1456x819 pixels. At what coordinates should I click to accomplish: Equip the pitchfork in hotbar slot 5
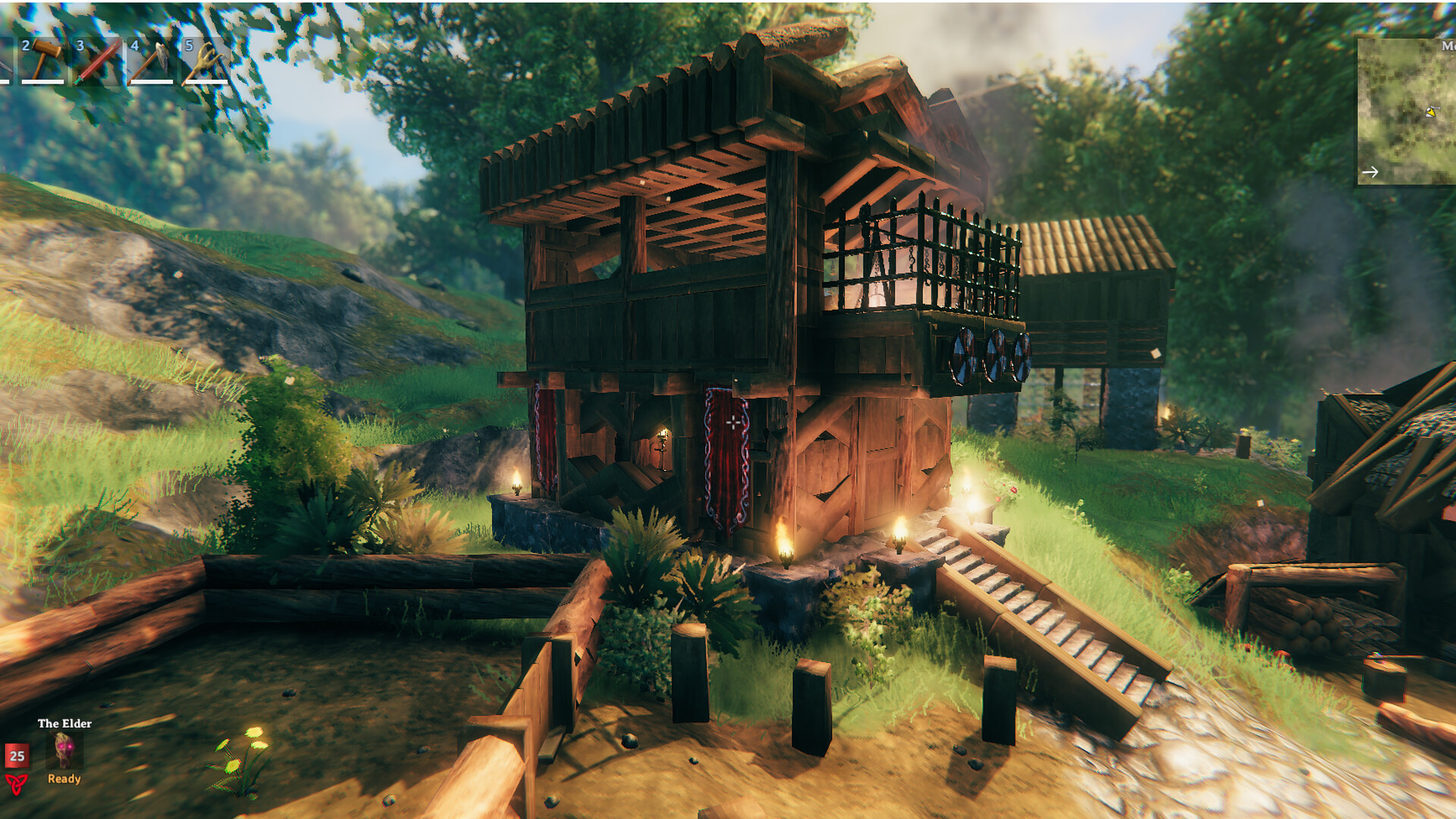[207, 61]
